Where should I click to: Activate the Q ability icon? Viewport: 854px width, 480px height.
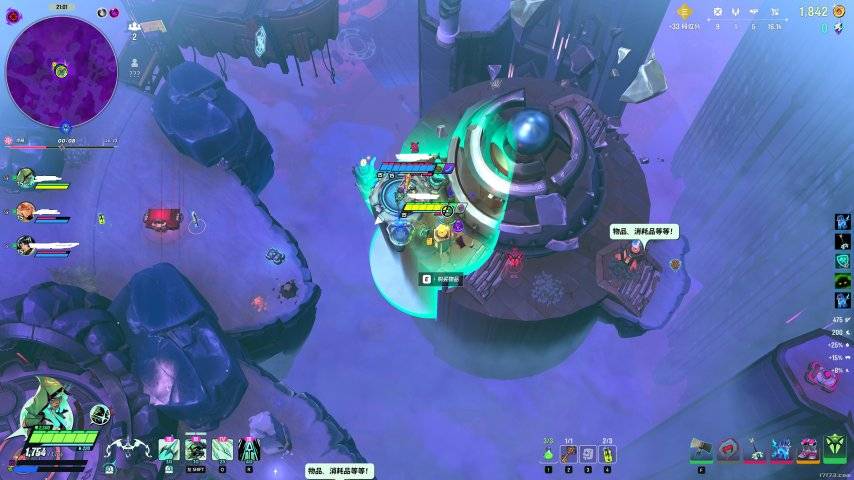[222, 450]
